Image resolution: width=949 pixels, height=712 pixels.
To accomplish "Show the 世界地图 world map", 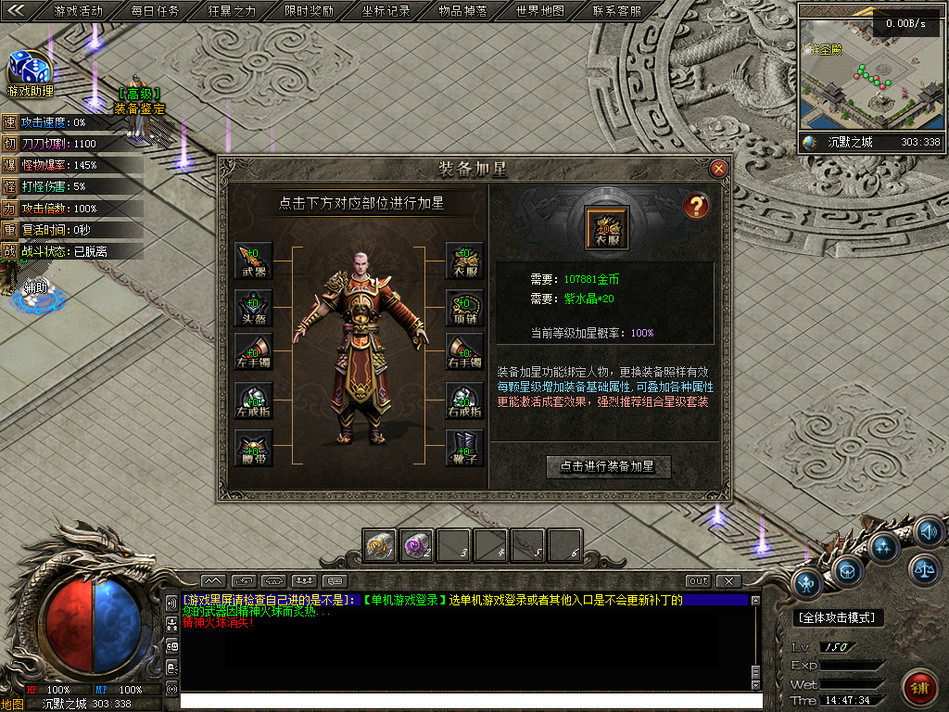I will (x=540, y=11).
